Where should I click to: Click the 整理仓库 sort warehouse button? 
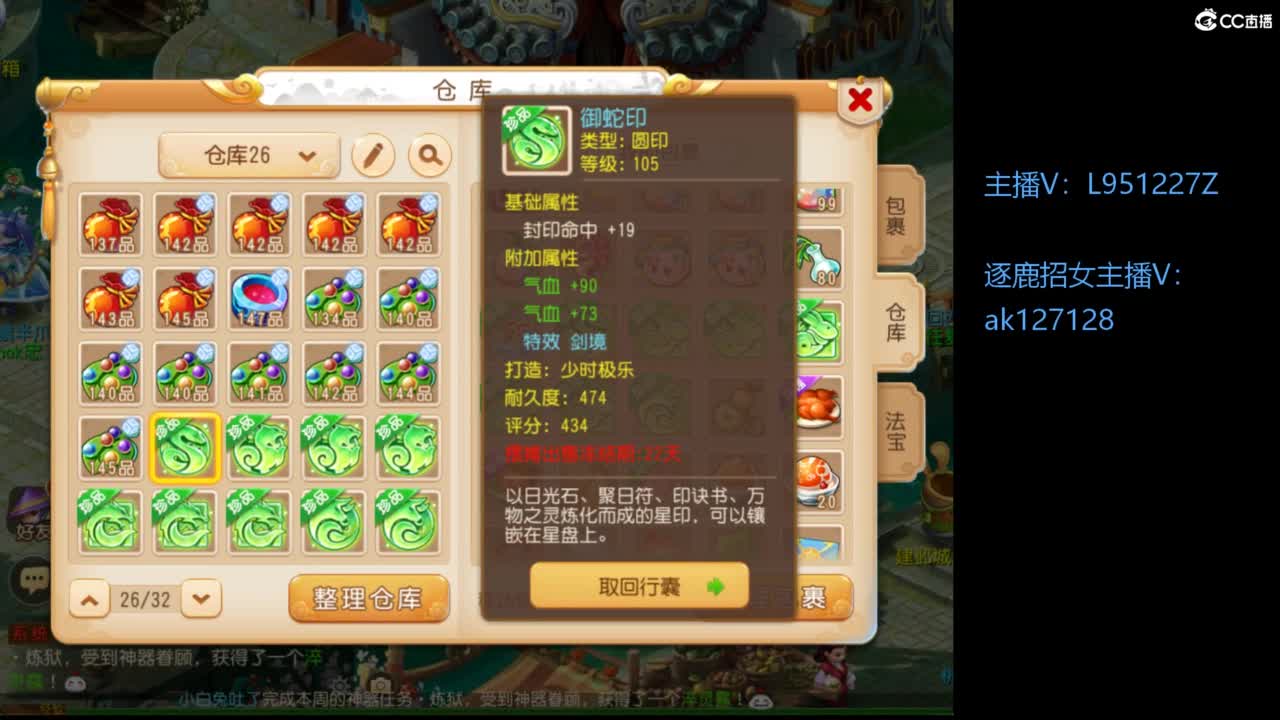368,597
